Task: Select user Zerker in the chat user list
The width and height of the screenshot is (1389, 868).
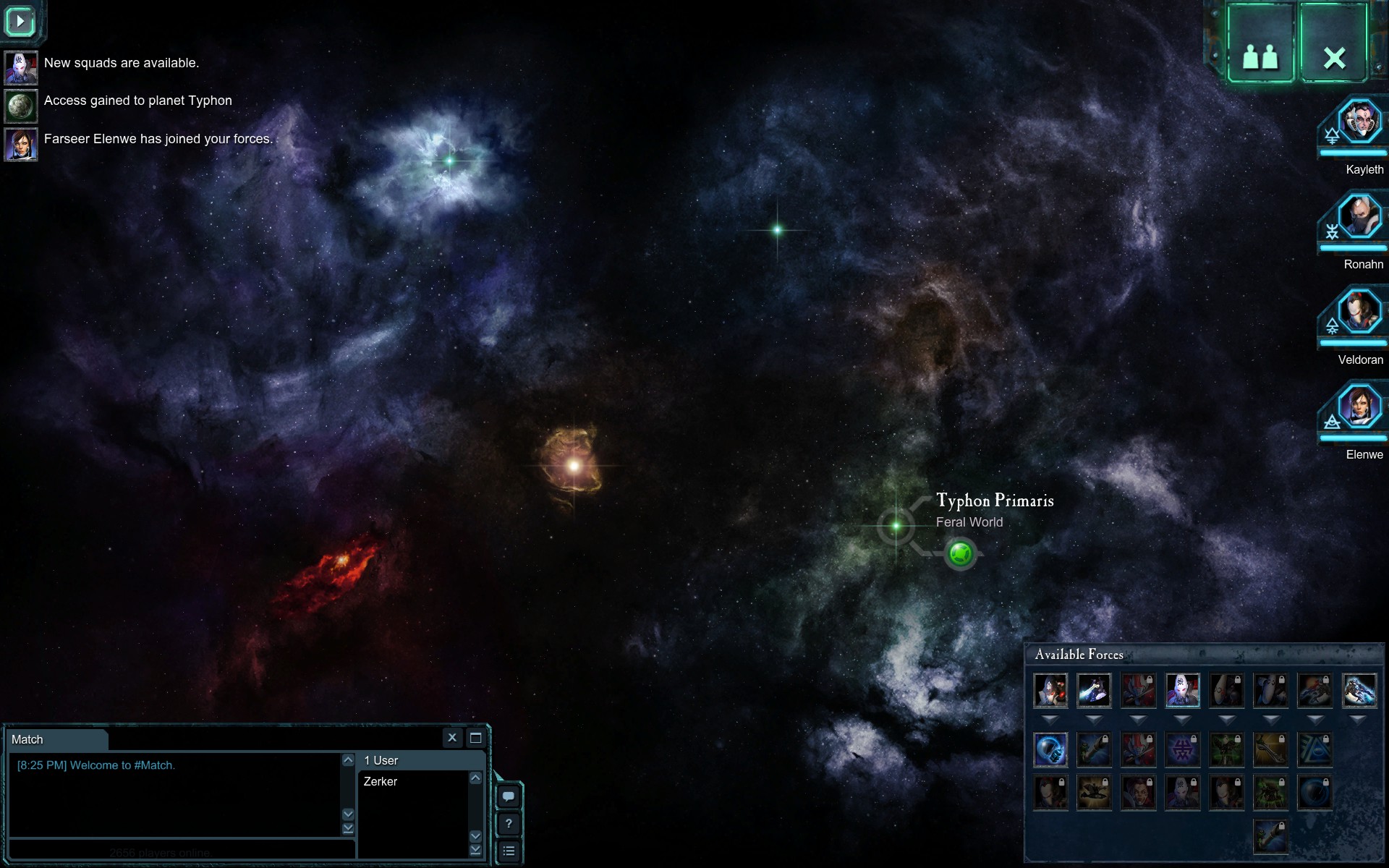Action: coord(381,781)
